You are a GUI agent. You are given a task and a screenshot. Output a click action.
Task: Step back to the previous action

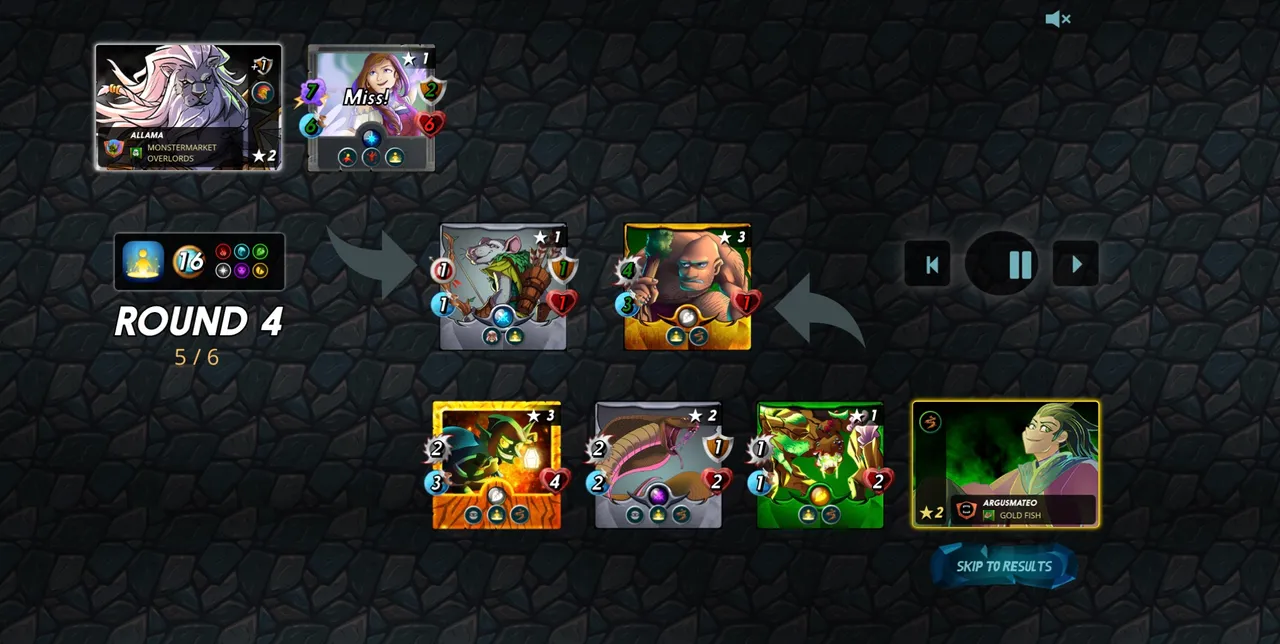pyautogui.click(x=931, y=264)
